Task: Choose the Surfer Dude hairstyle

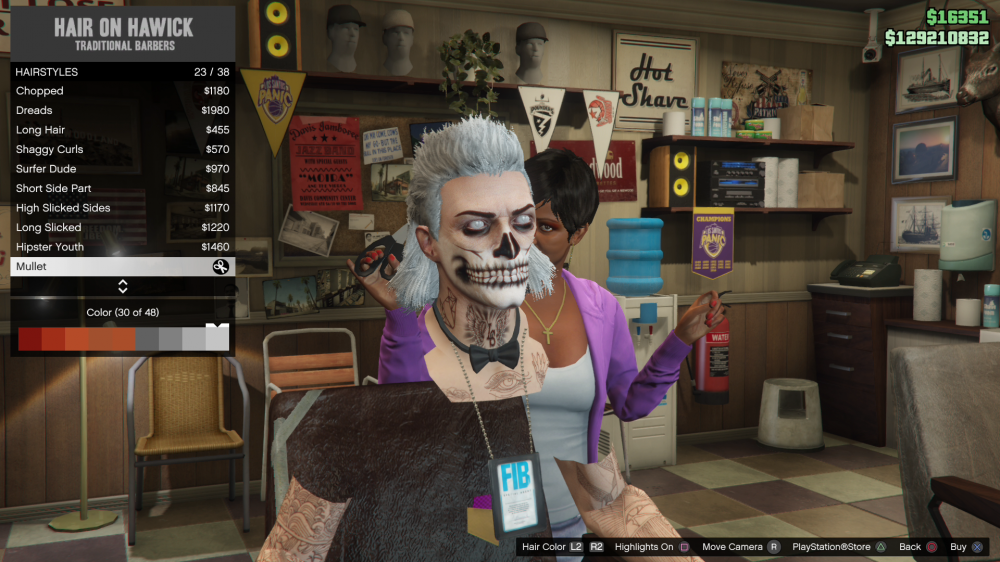Action: pyautogui.click(x=122, y=169)
